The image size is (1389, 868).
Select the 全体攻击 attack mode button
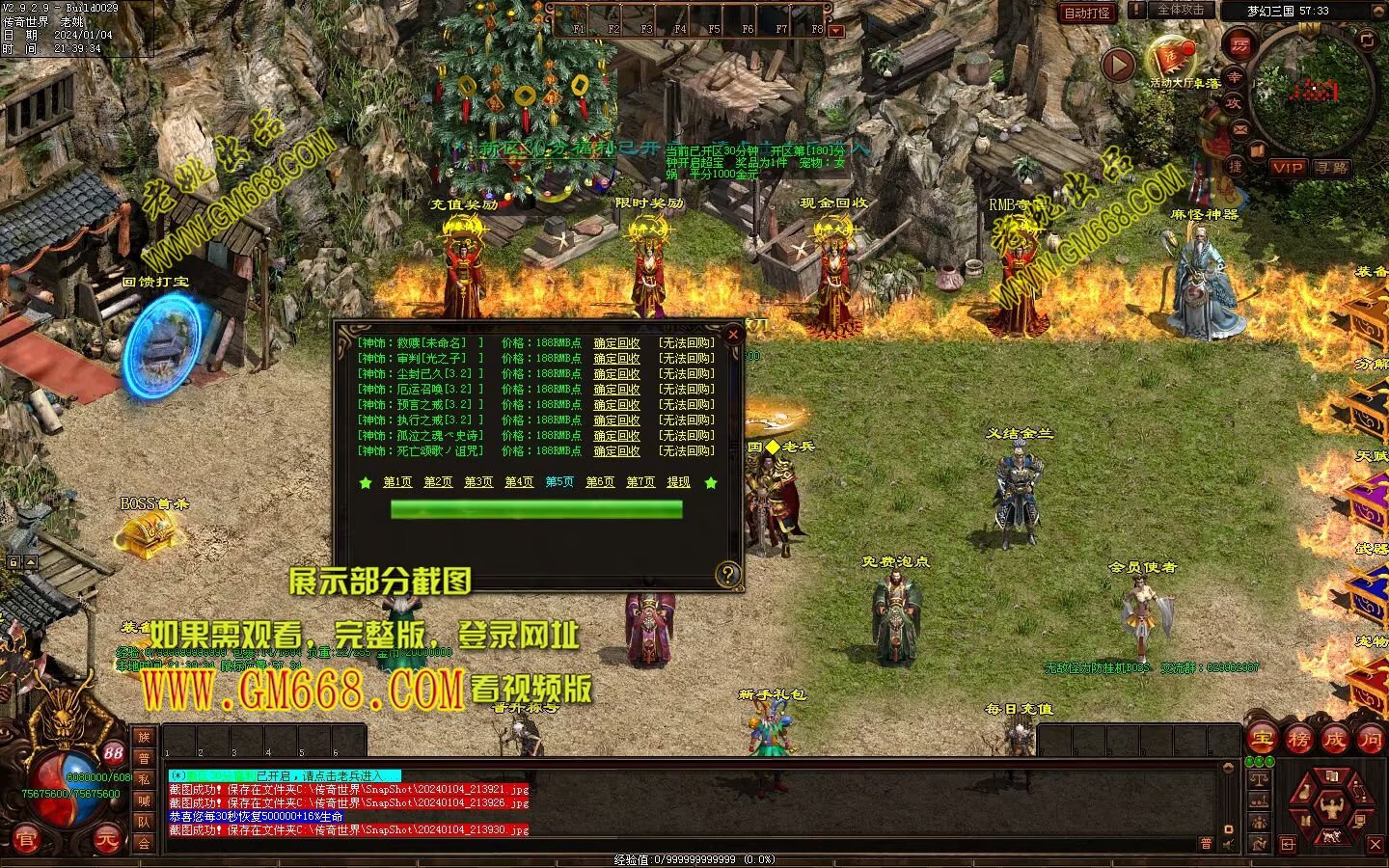tap(1181, 10)
